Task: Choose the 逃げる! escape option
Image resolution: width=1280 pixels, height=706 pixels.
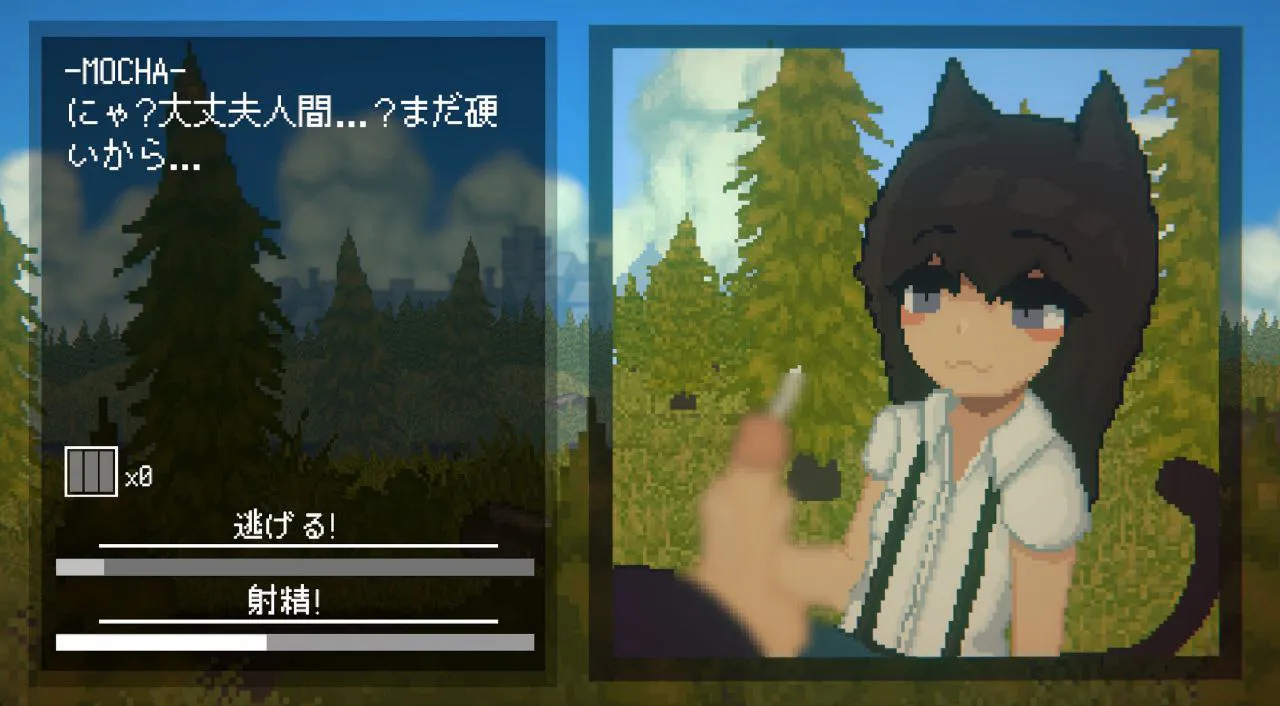Action: point(285,527)
